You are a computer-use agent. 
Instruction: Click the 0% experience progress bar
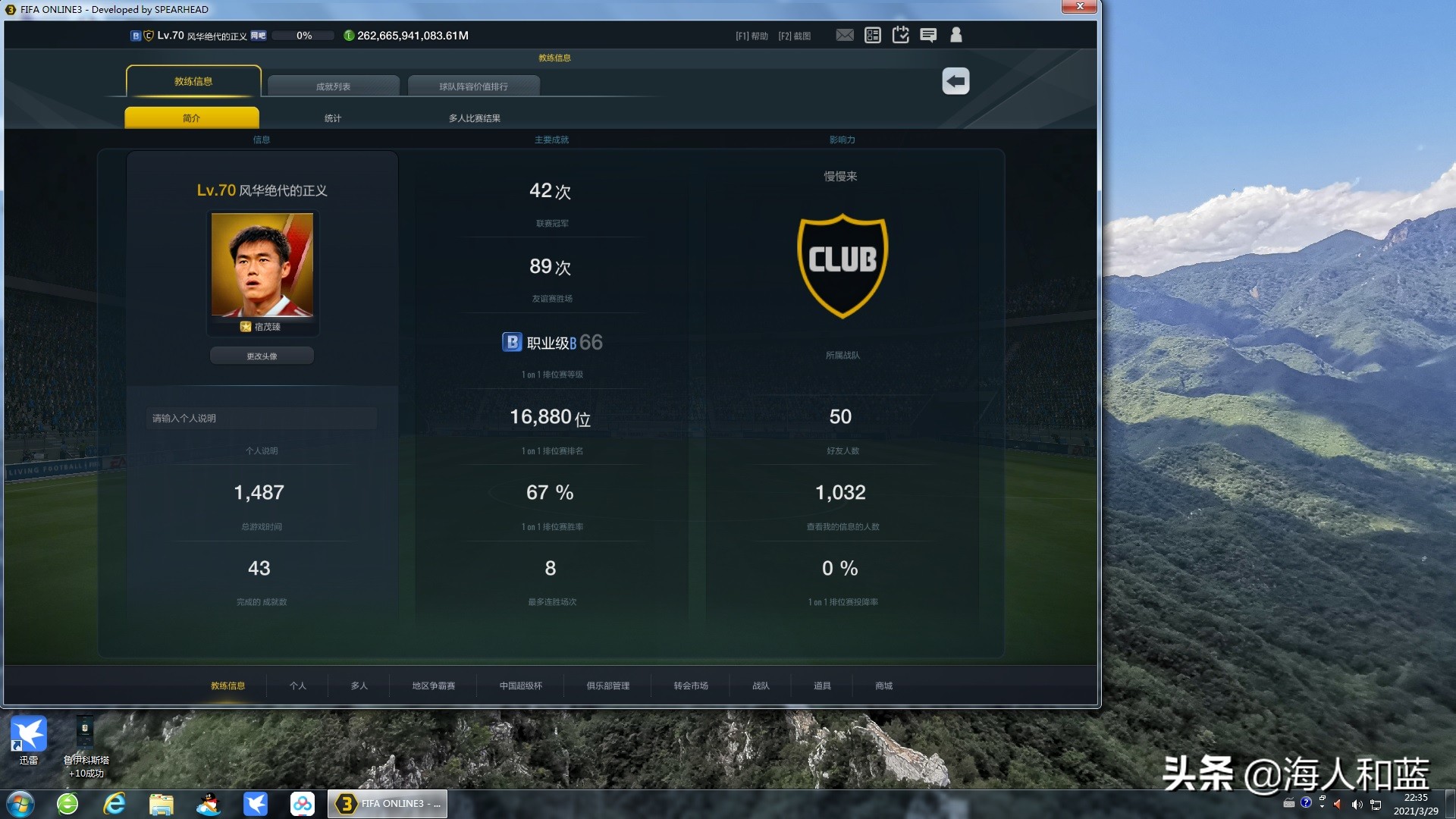pyautogui.click(x=303, y=35)
